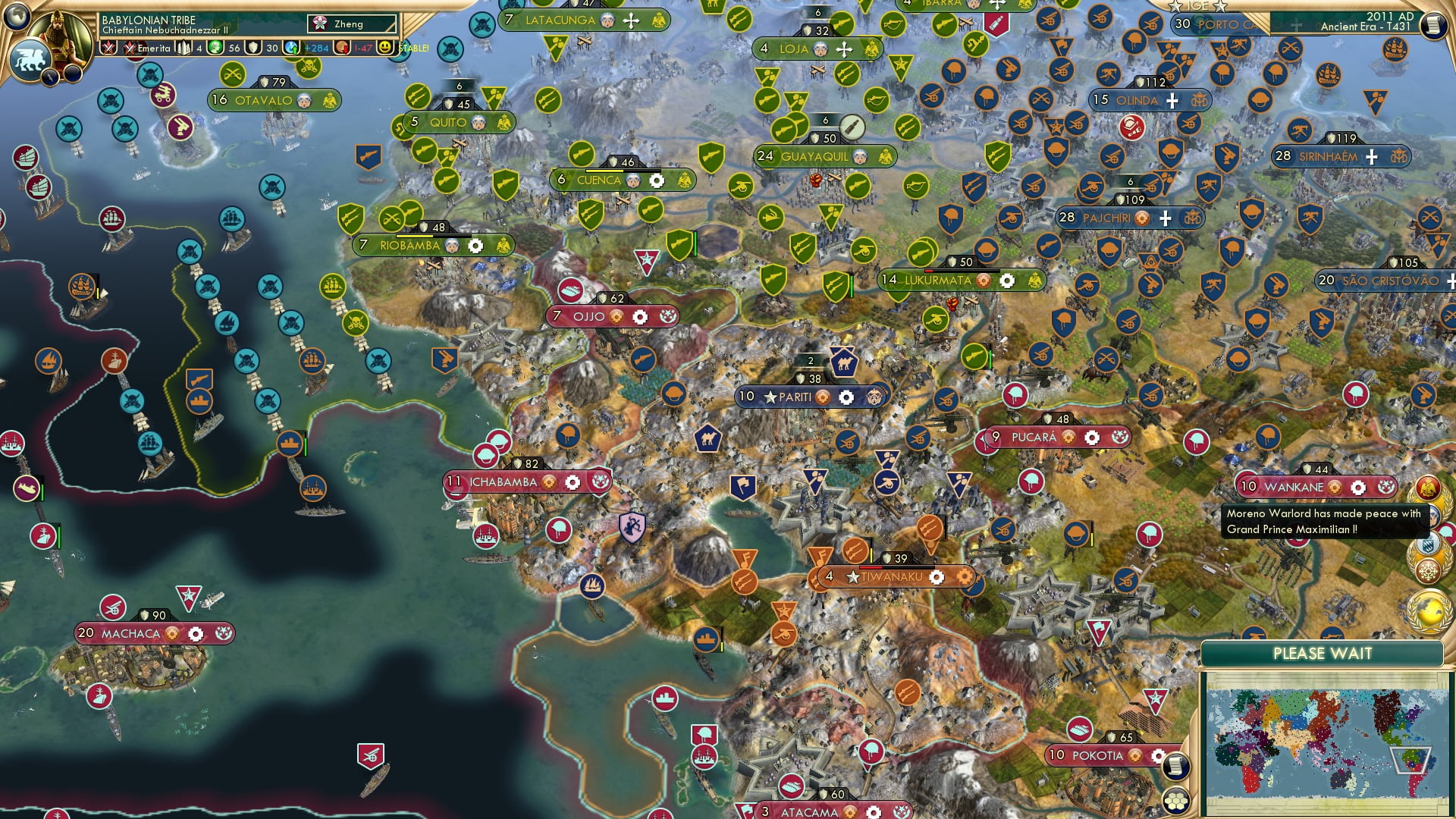Click the happiness smiley face indicator

(x=384, y=48)
